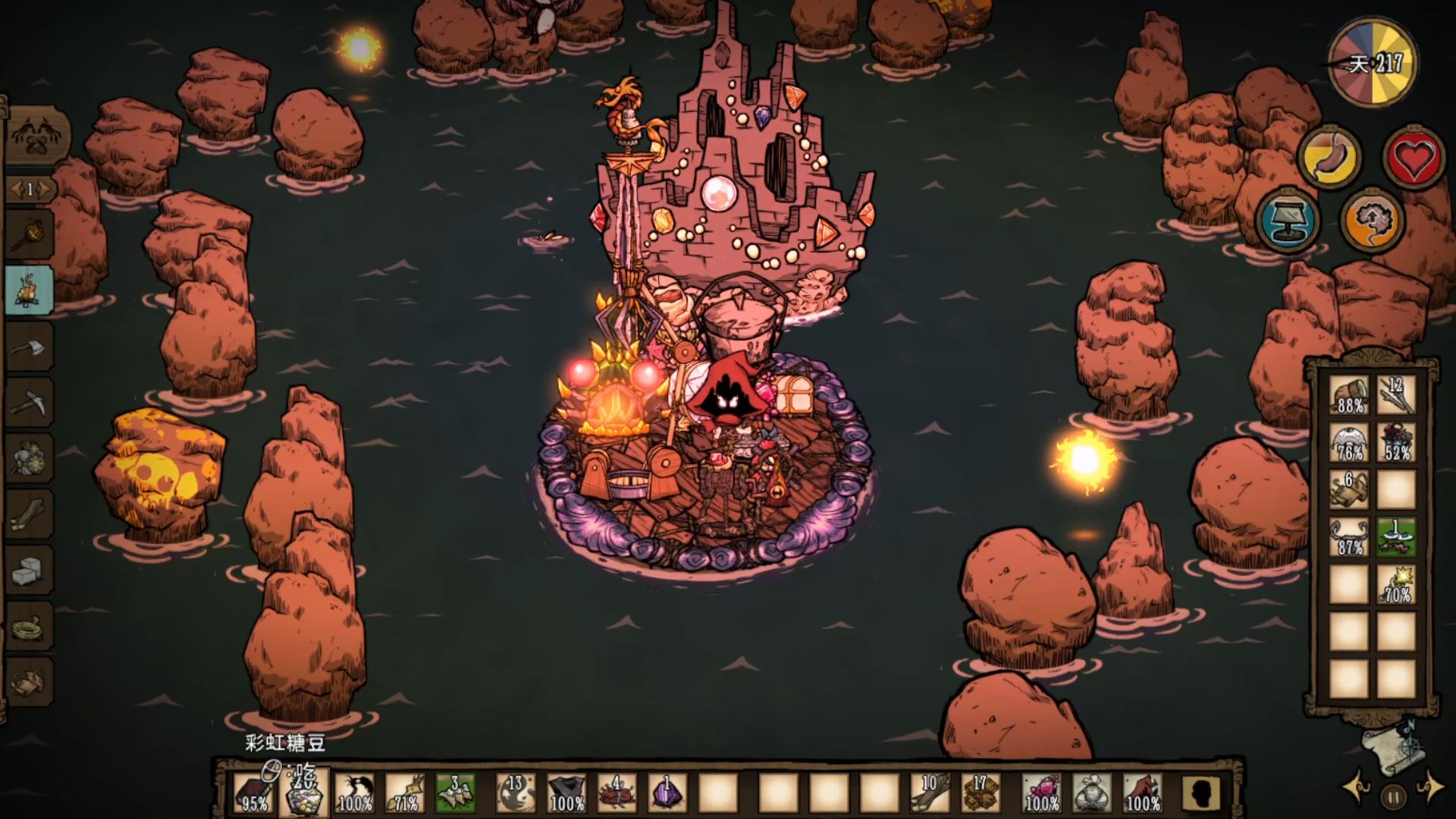
Task: Pick the backpack item at 52% freshness
Action: (1396, 443)
